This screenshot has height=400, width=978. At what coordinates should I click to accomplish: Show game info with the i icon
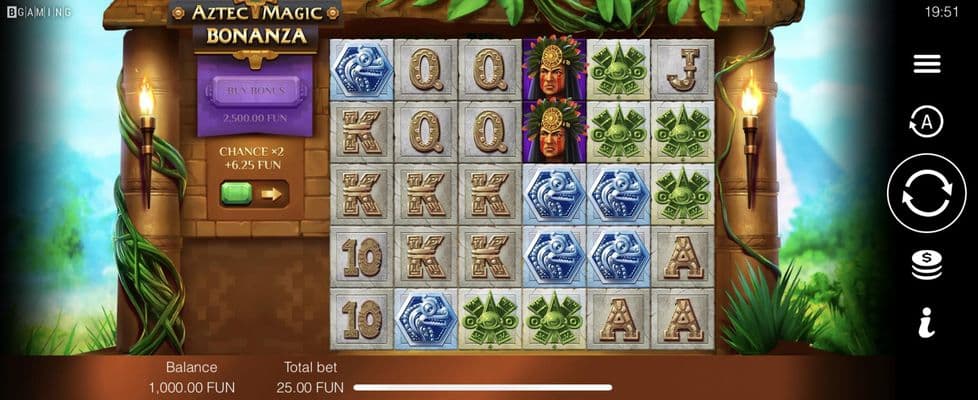click(x=926, y=322)
